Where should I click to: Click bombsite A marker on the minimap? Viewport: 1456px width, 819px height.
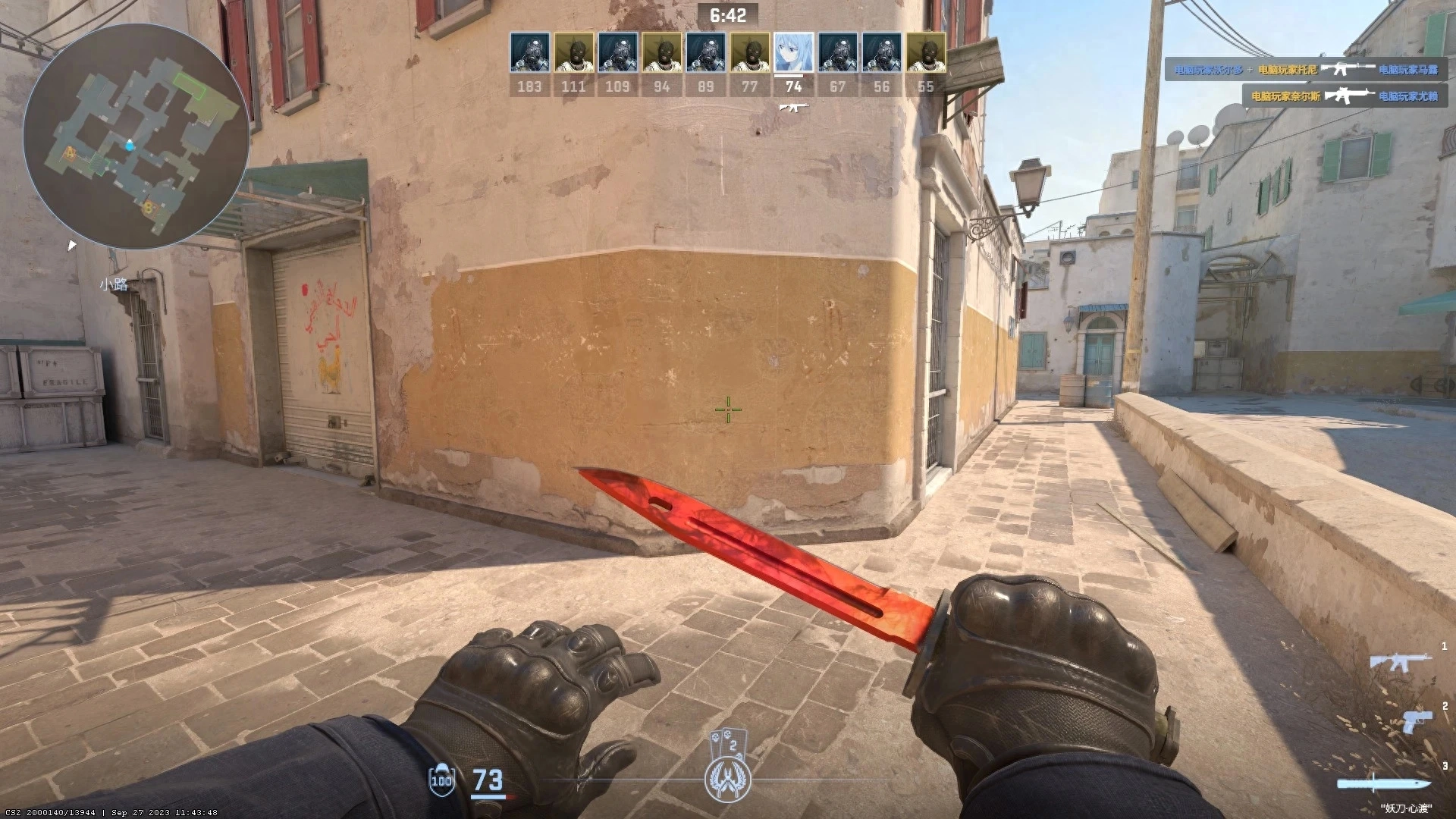pyautogui.click(x=70, y=152)
